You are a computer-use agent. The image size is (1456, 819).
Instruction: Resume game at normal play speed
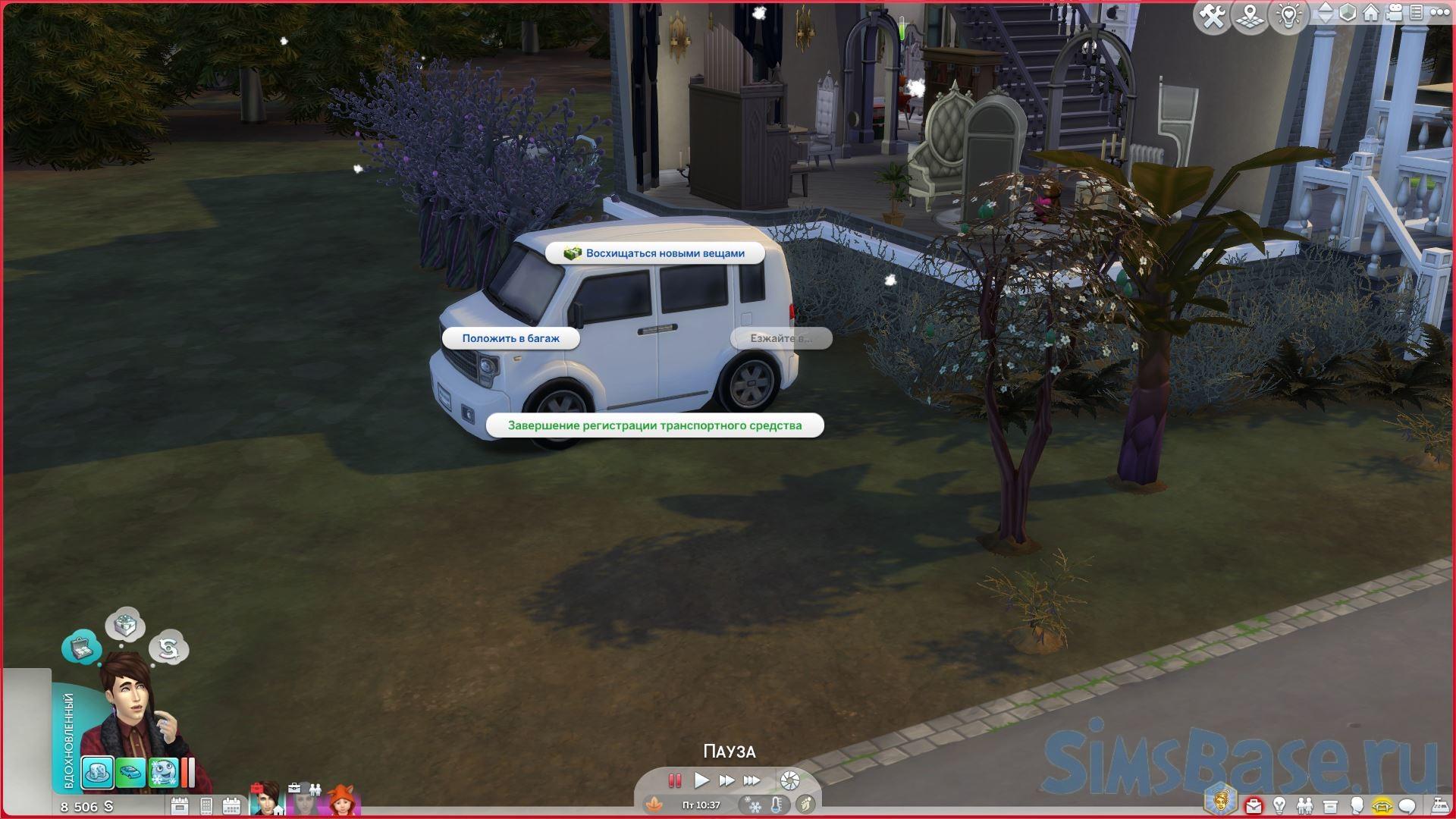click(701, 780)
